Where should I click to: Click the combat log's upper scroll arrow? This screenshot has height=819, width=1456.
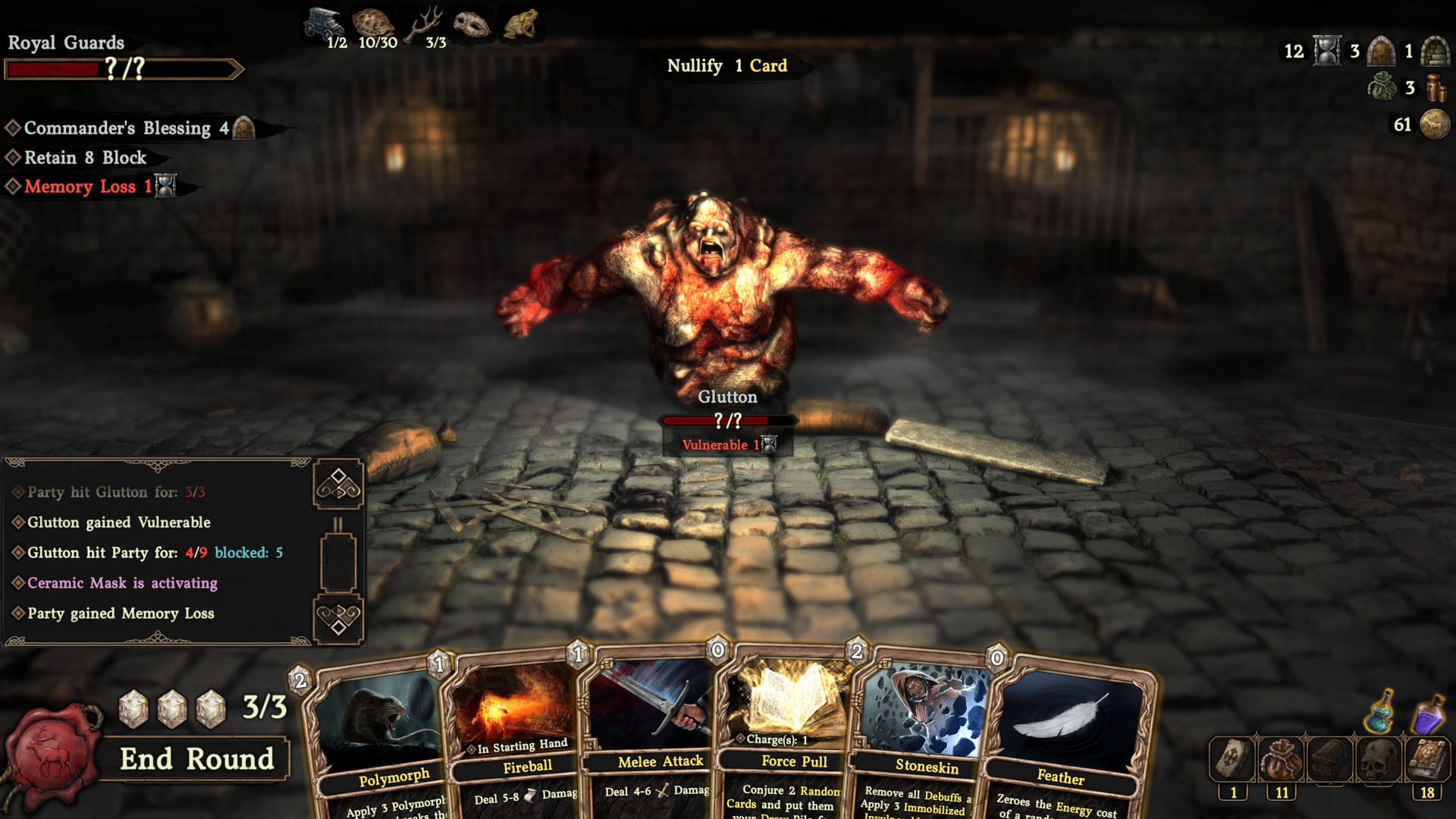pyautogui.click(x=338, y=485)
